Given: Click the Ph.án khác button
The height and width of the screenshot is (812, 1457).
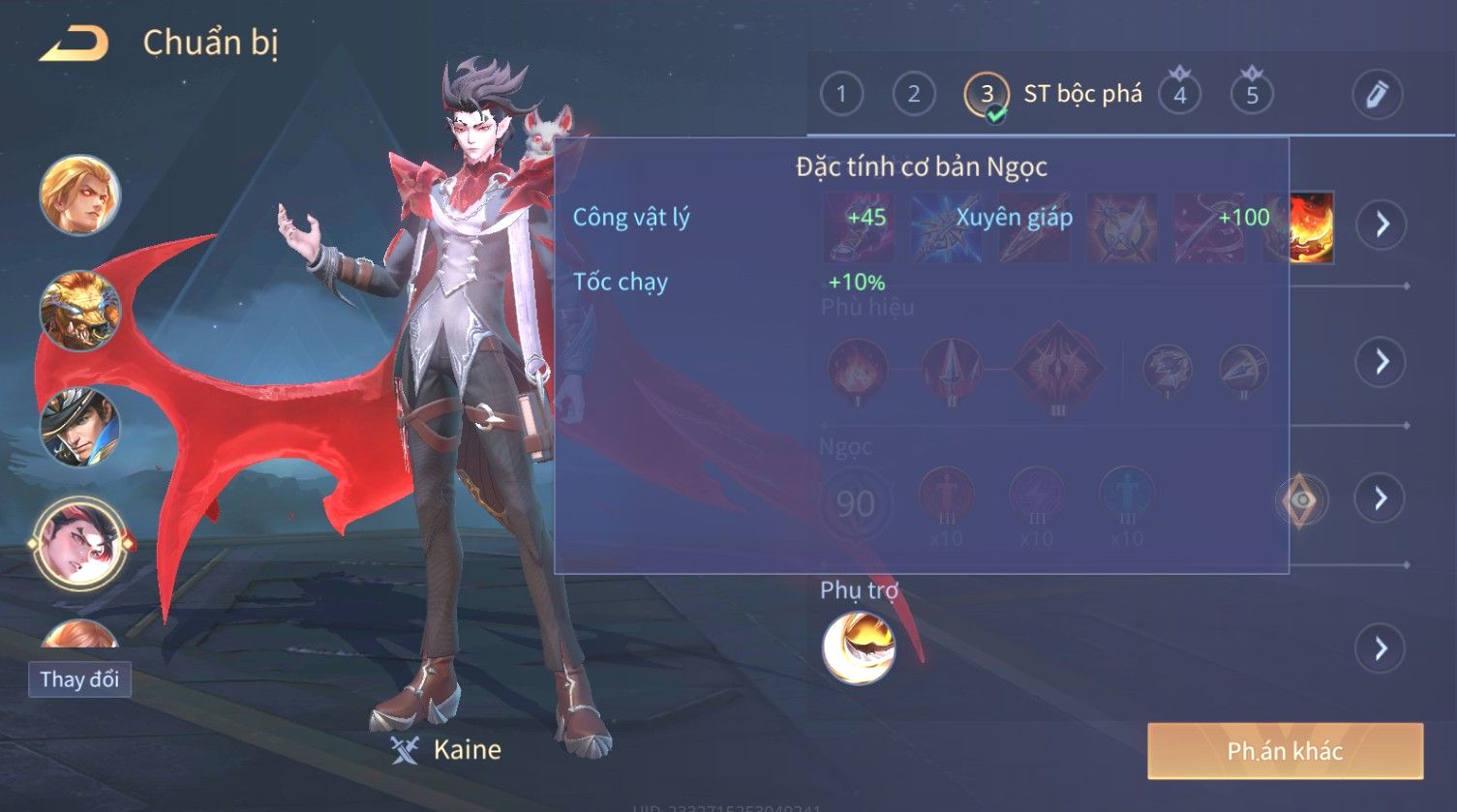Looking at the screenshot, I should (1285, 751).
